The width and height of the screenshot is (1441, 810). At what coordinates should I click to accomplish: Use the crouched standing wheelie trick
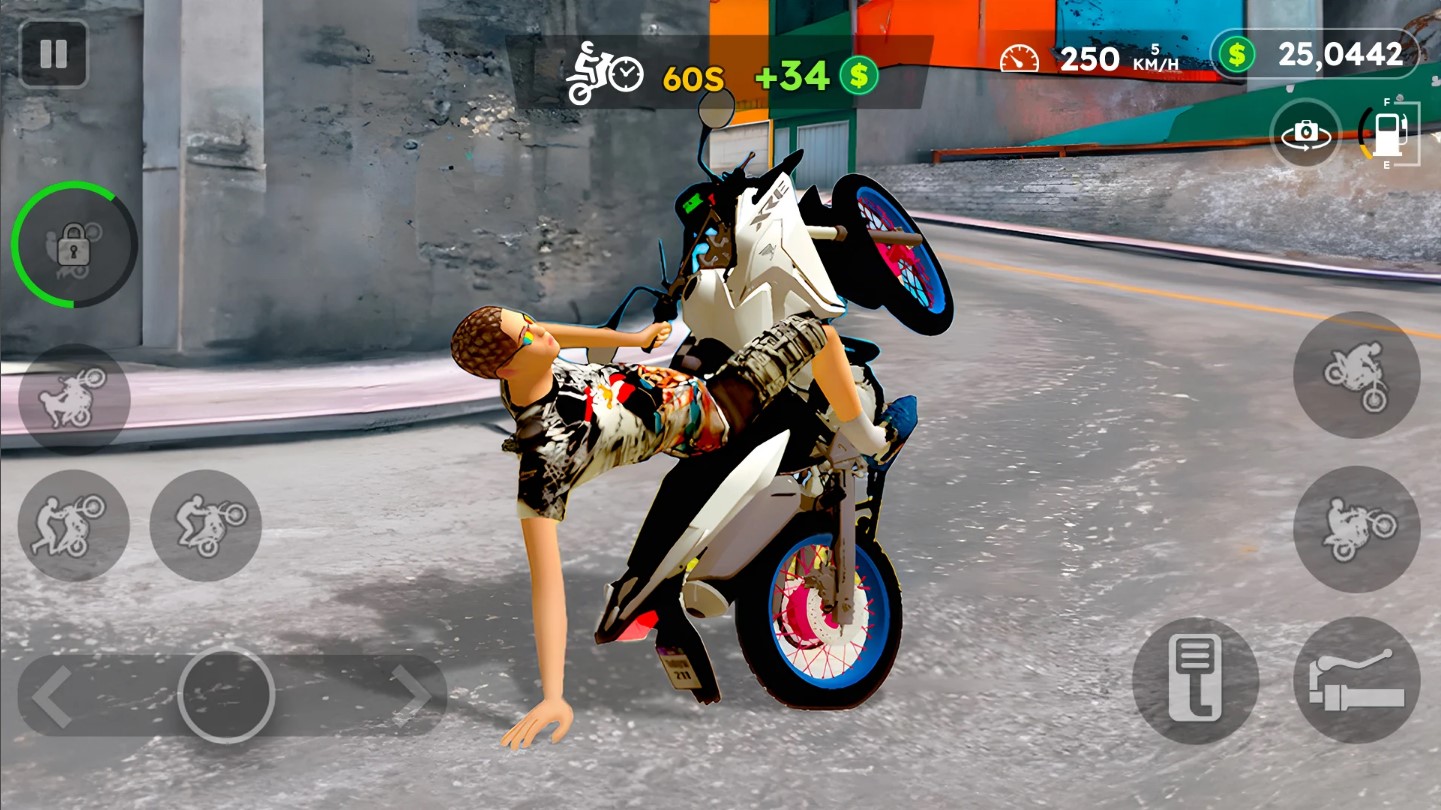[205, 526]
